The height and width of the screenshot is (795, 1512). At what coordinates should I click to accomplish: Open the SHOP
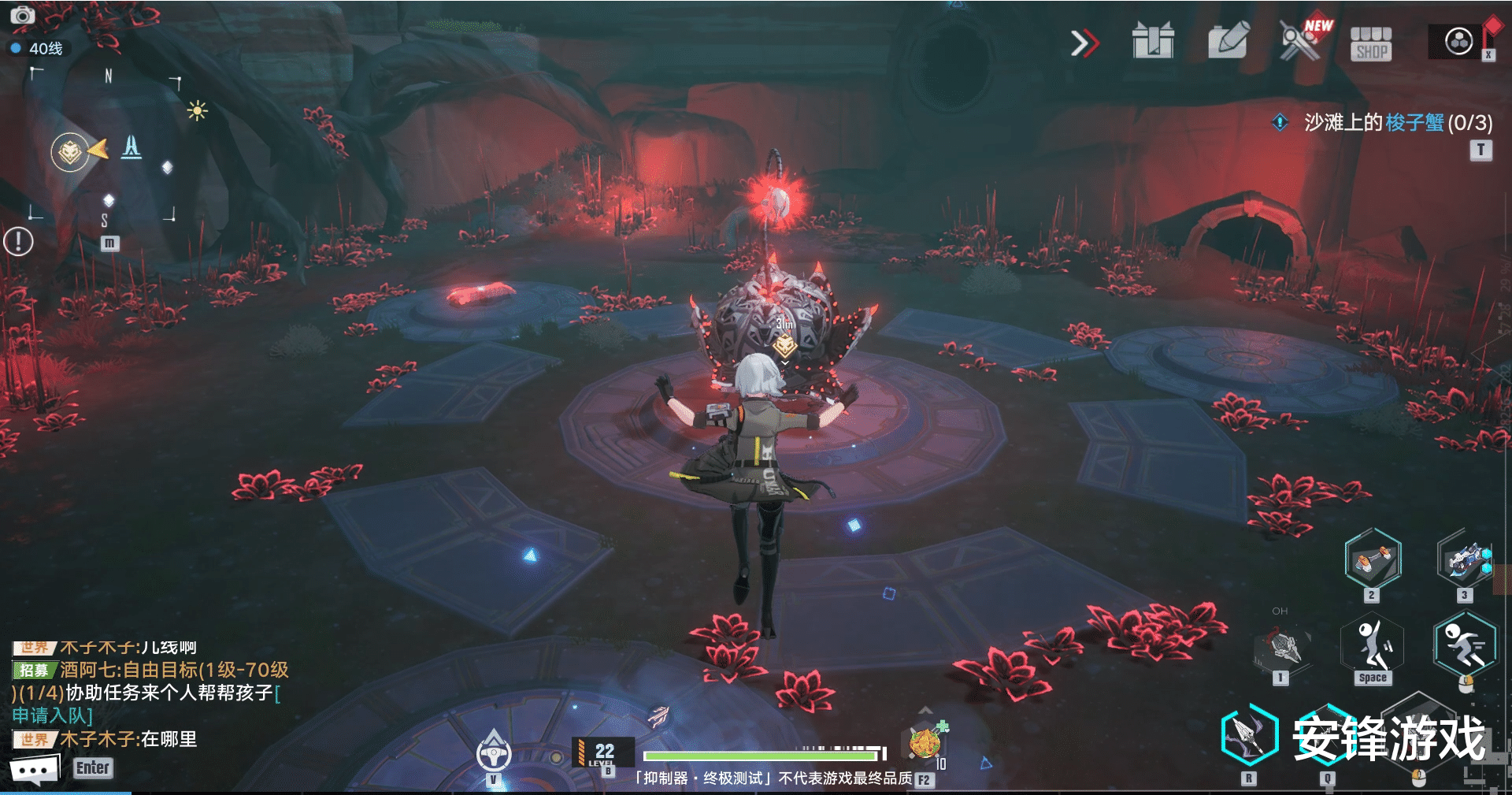tap(1371, 44)
